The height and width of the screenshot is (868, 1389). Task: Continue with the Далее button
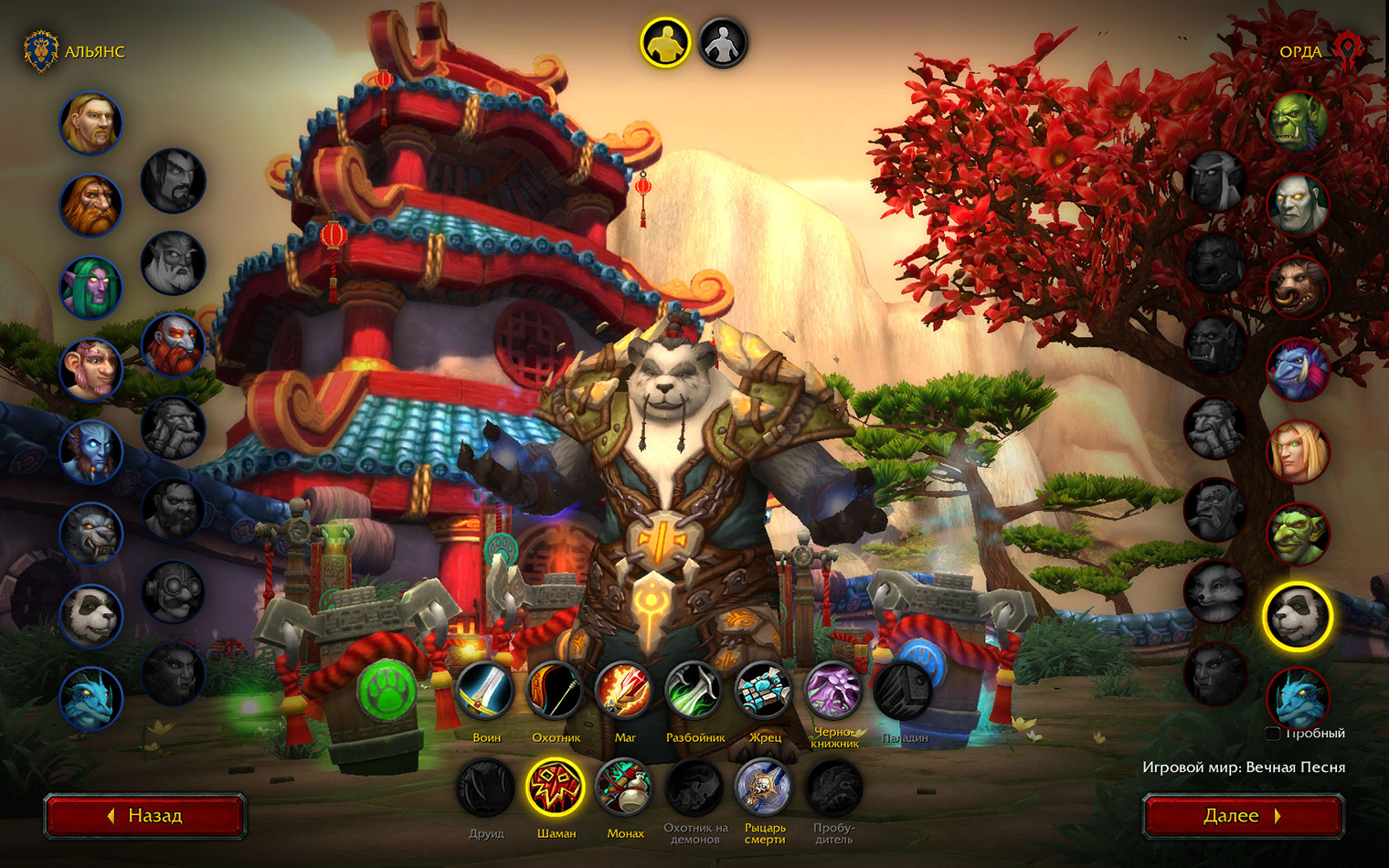click(1243, 816)
